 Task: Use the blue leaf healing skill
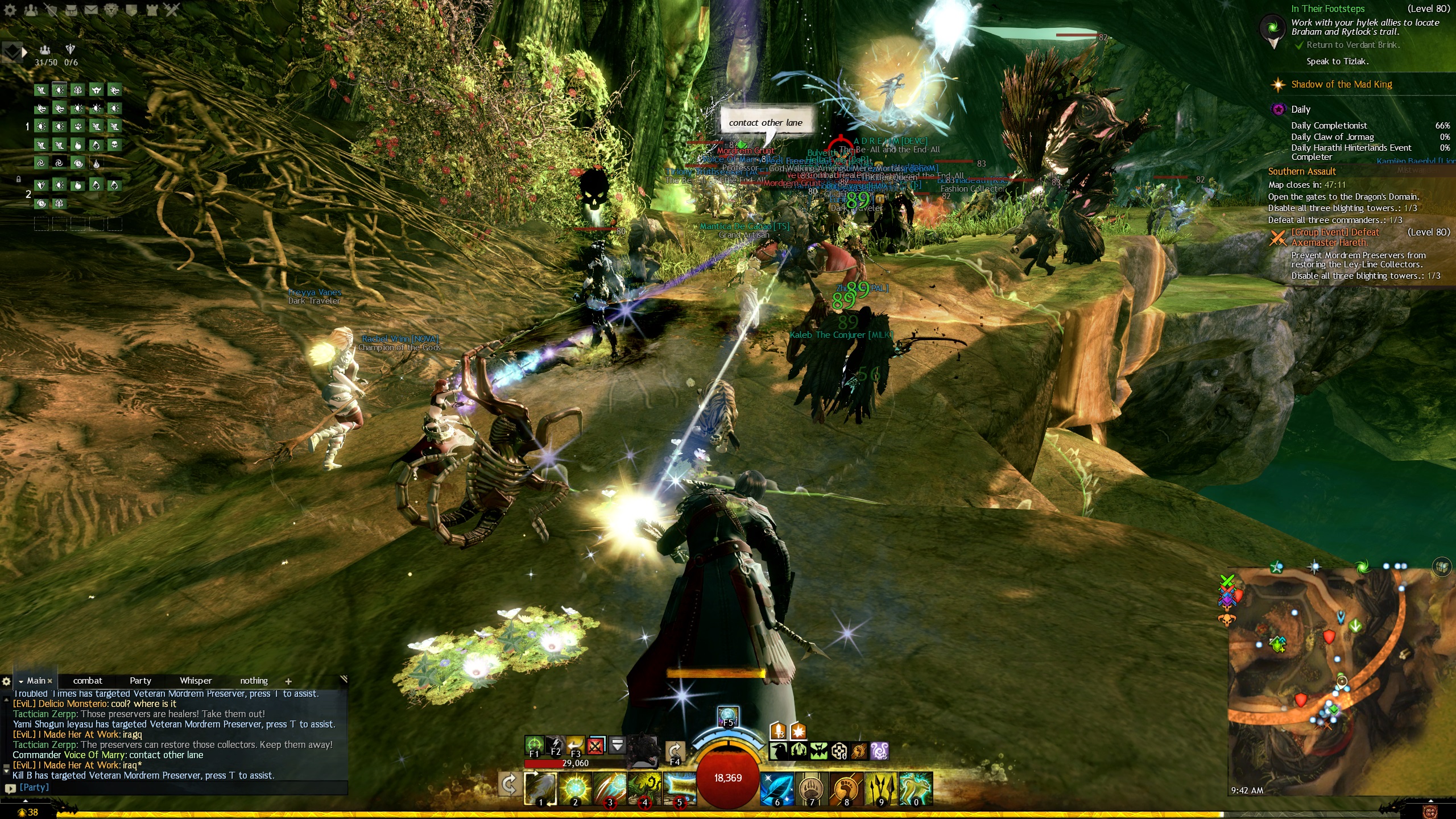pos(777,788)
